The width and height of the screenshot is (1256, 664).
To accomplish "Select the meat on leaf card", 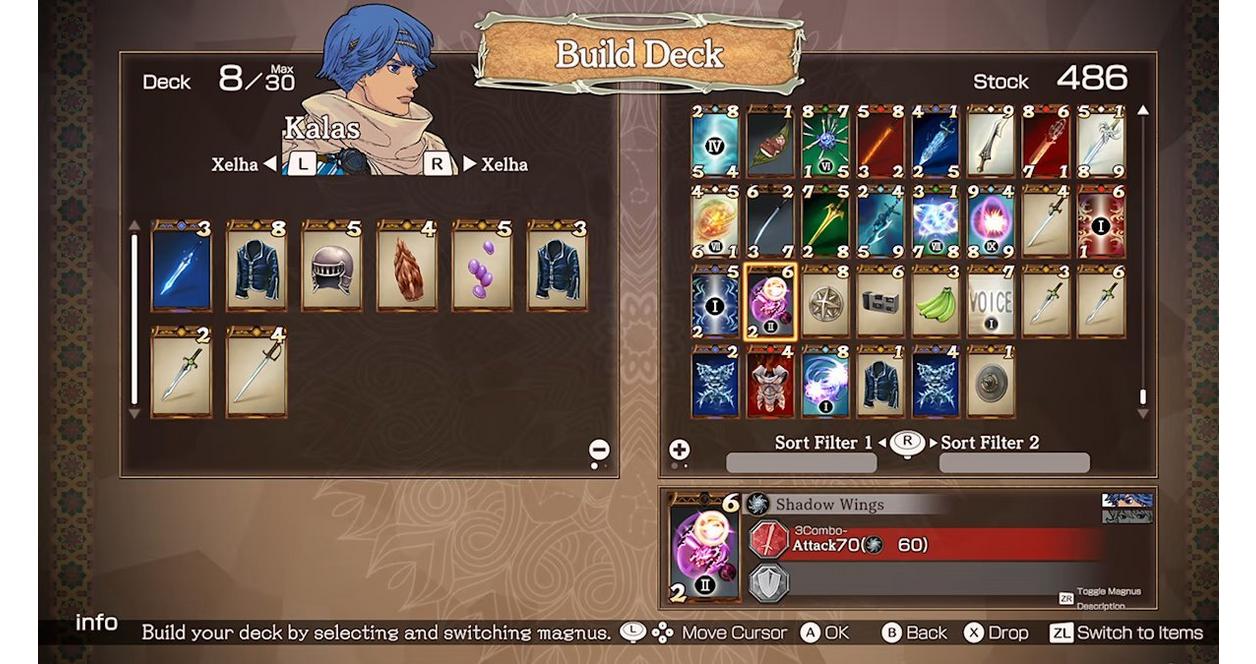I will (x=770, y=143).
